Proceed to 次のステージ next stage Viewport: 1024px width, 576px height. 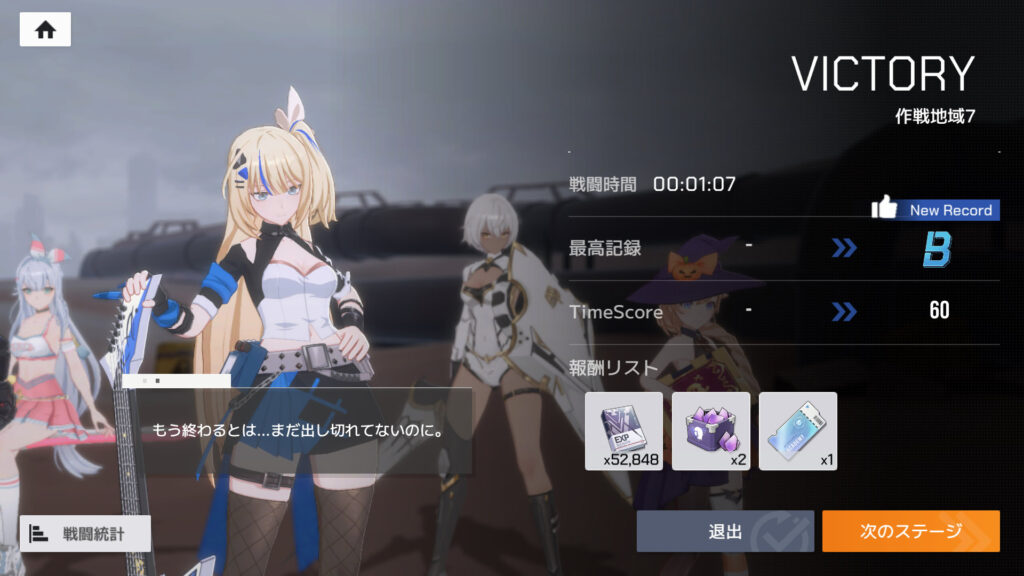[910, 531]
